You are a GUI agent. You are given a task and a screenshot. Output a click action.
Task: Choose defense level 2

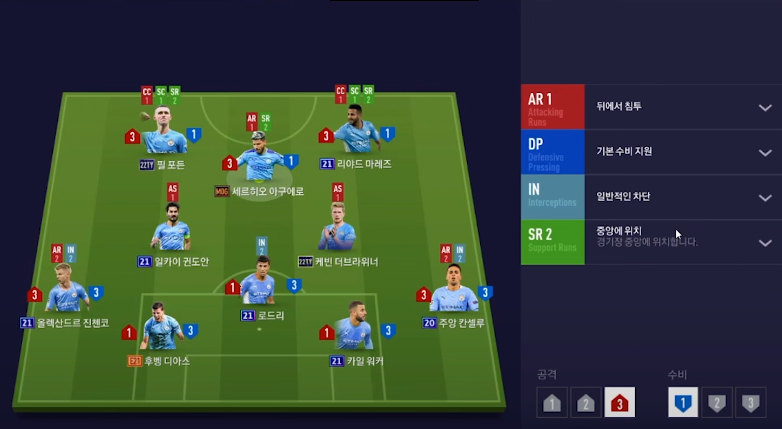[717, 403]
